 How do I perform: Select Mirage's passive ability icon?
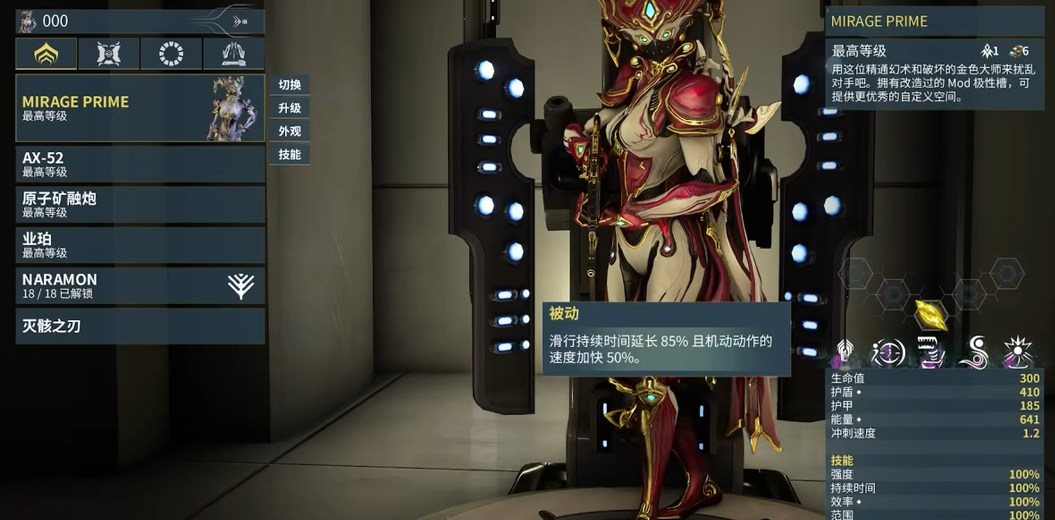845,352
